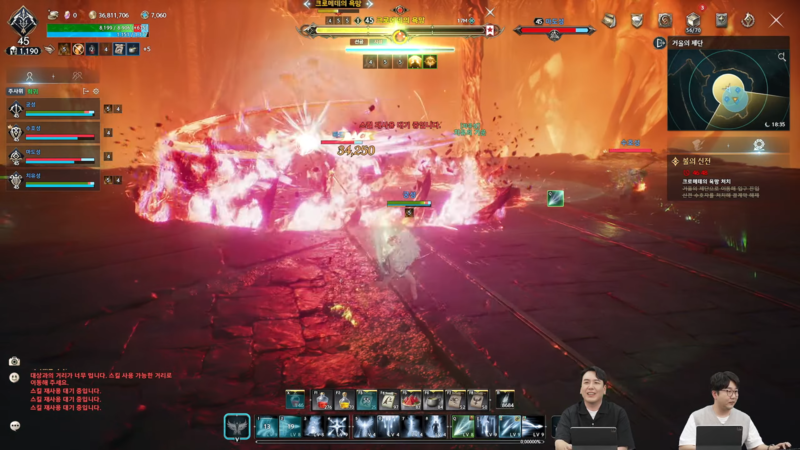Switch to the single-person party tab

29,75
